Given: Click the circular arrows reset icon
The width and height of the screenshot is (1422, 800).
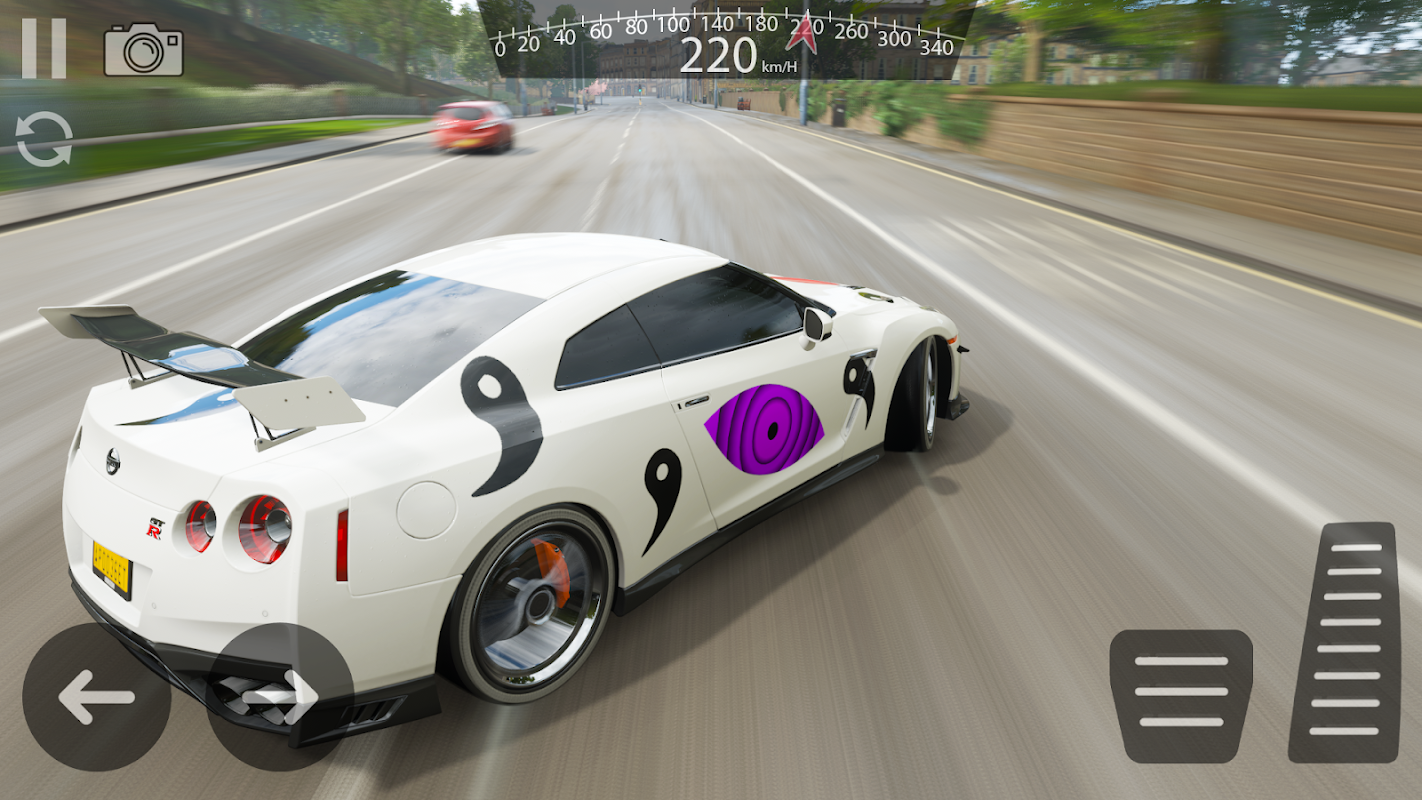Looking at the screenshot, I should pos(44,139).
